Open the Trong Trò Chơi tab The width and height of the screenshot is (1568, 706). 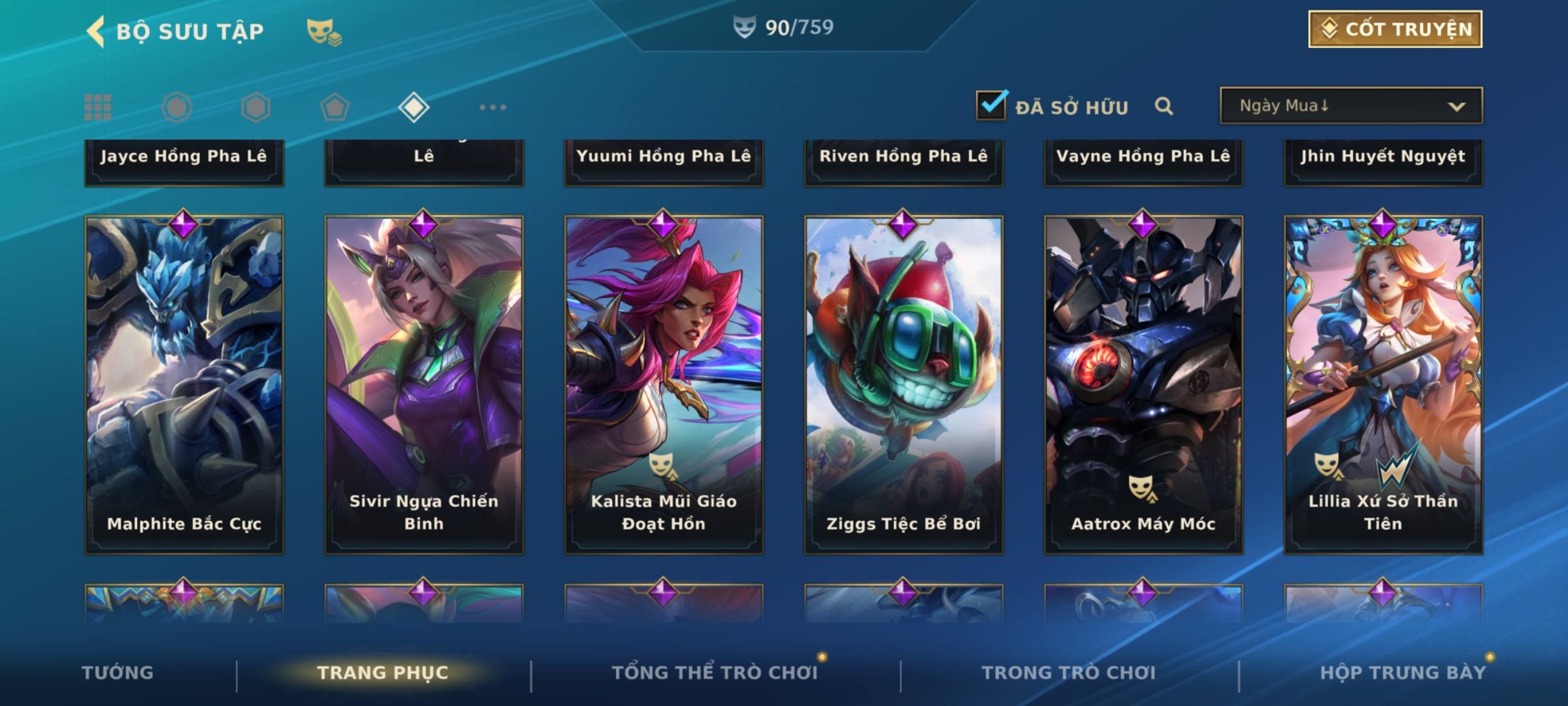[1069, 673]
